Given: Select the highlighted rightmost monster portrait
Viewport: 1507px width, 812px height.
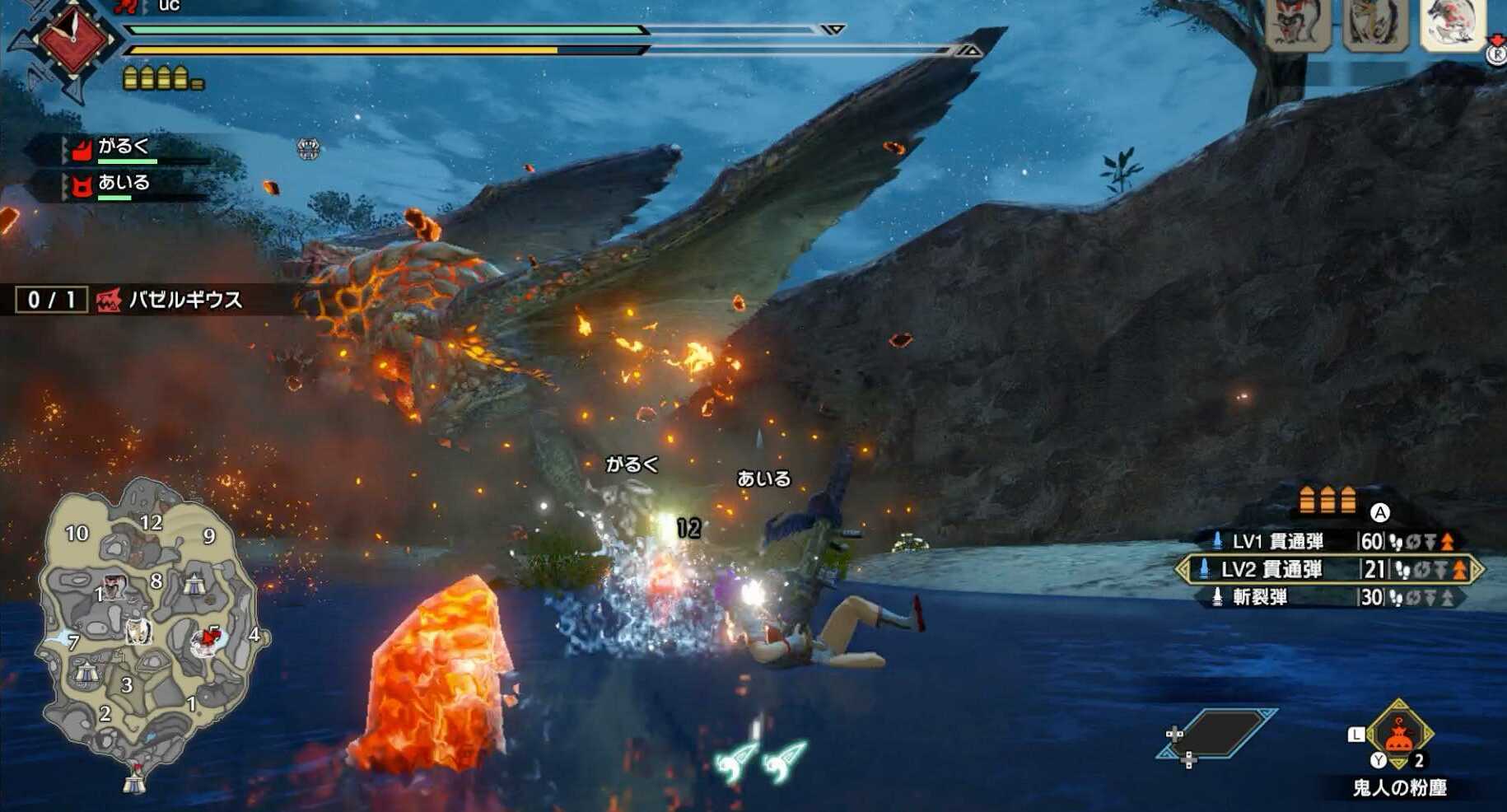Looking at the screenshot, I should point(1453,25).
